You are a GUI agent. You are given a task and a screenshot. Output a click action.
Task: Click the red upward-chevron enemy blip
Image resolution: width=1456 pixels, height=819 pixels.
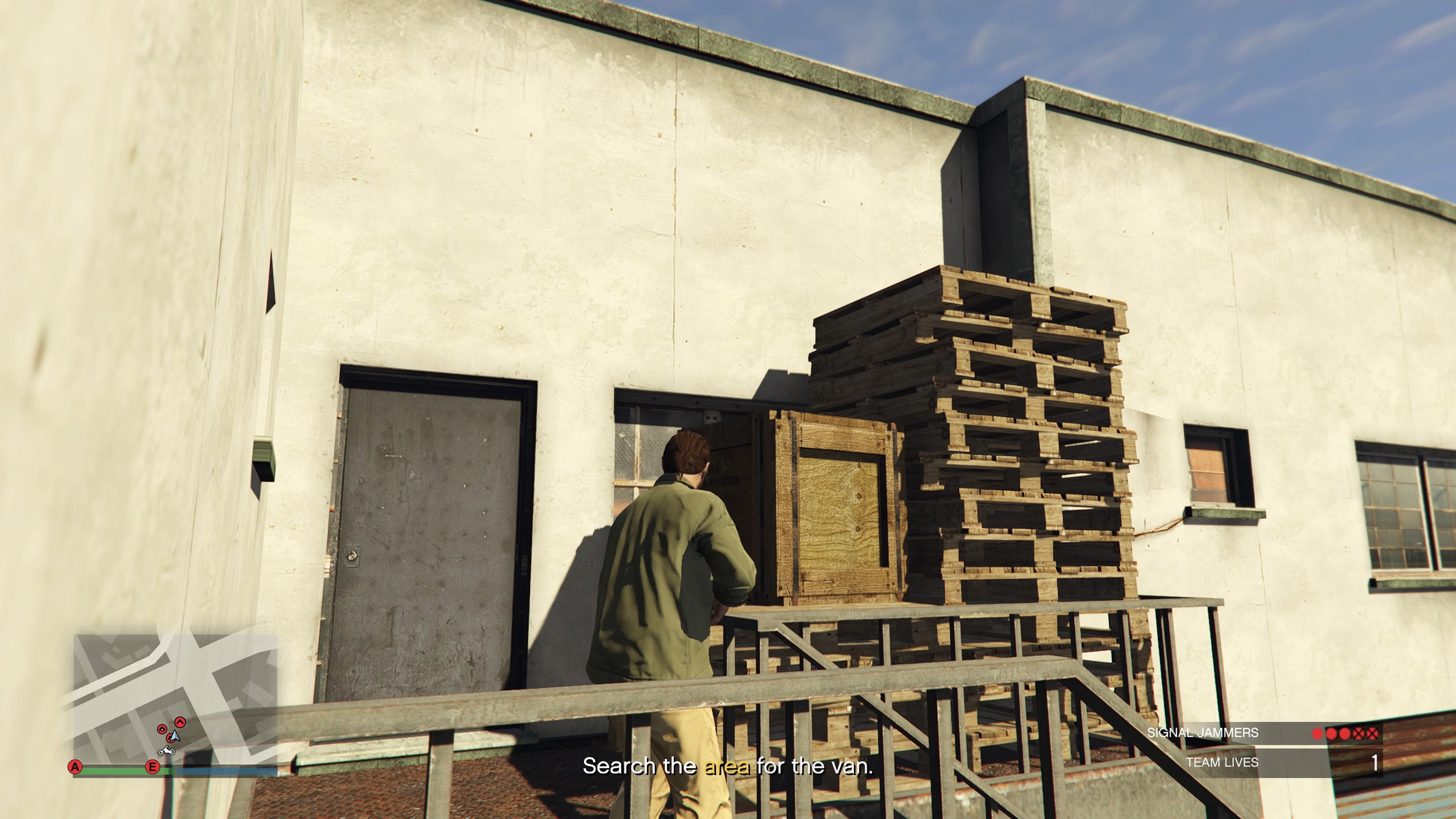180,723
